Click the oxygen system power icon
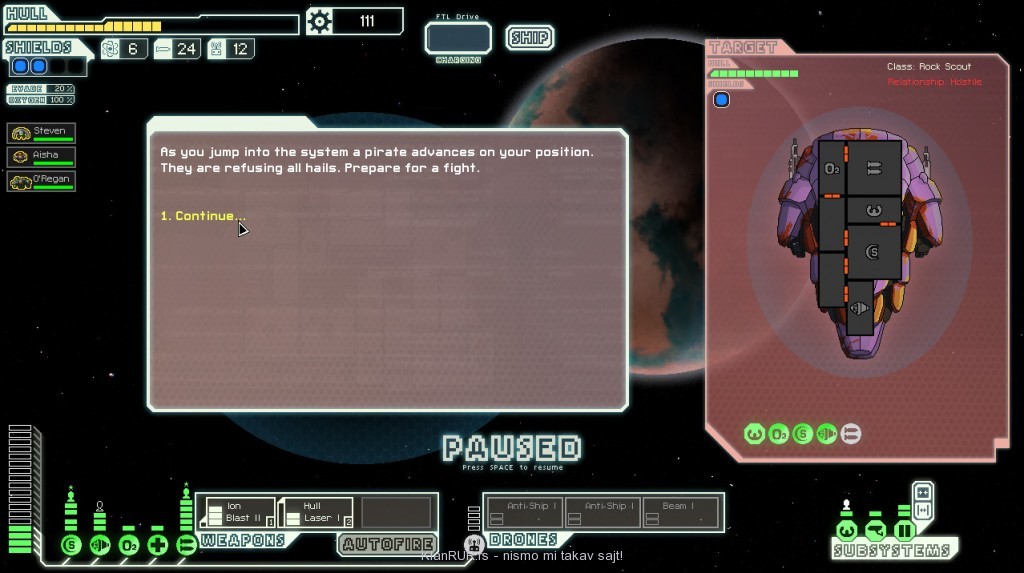This screenshot has width=1024, height=573. (x=129, y=545)
